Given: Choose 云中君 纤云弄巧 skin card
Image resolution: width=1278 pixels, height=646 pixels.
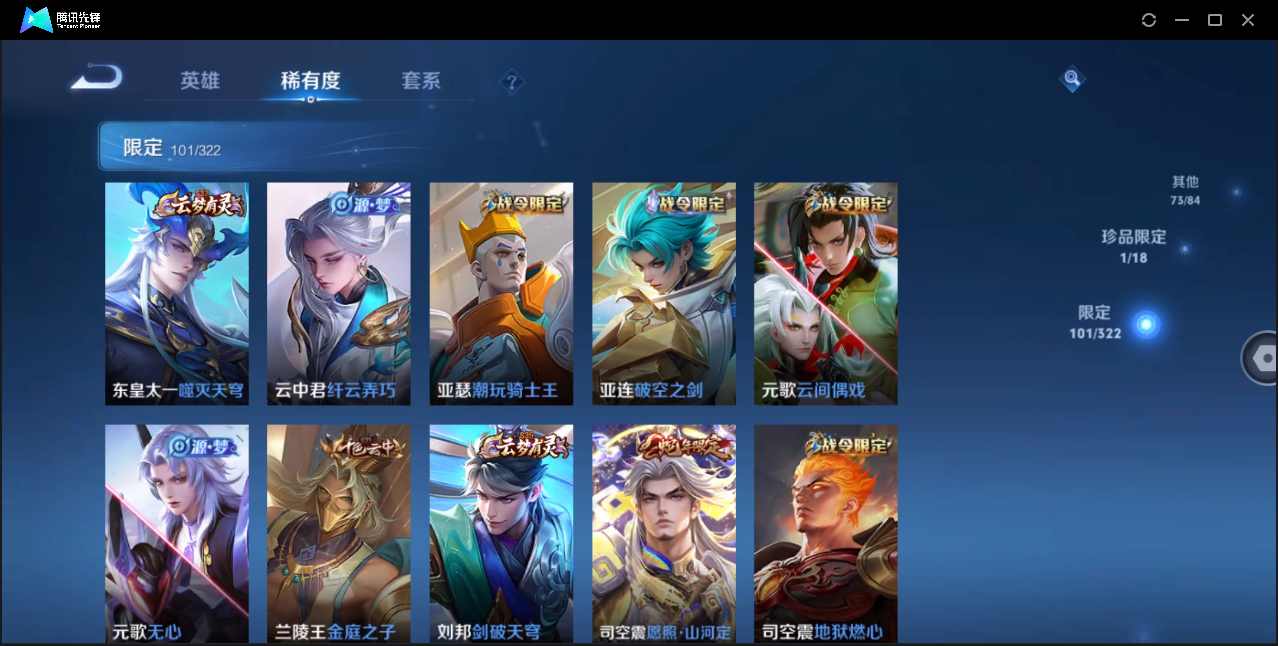Looking at the screenshot, I should 339,293.
